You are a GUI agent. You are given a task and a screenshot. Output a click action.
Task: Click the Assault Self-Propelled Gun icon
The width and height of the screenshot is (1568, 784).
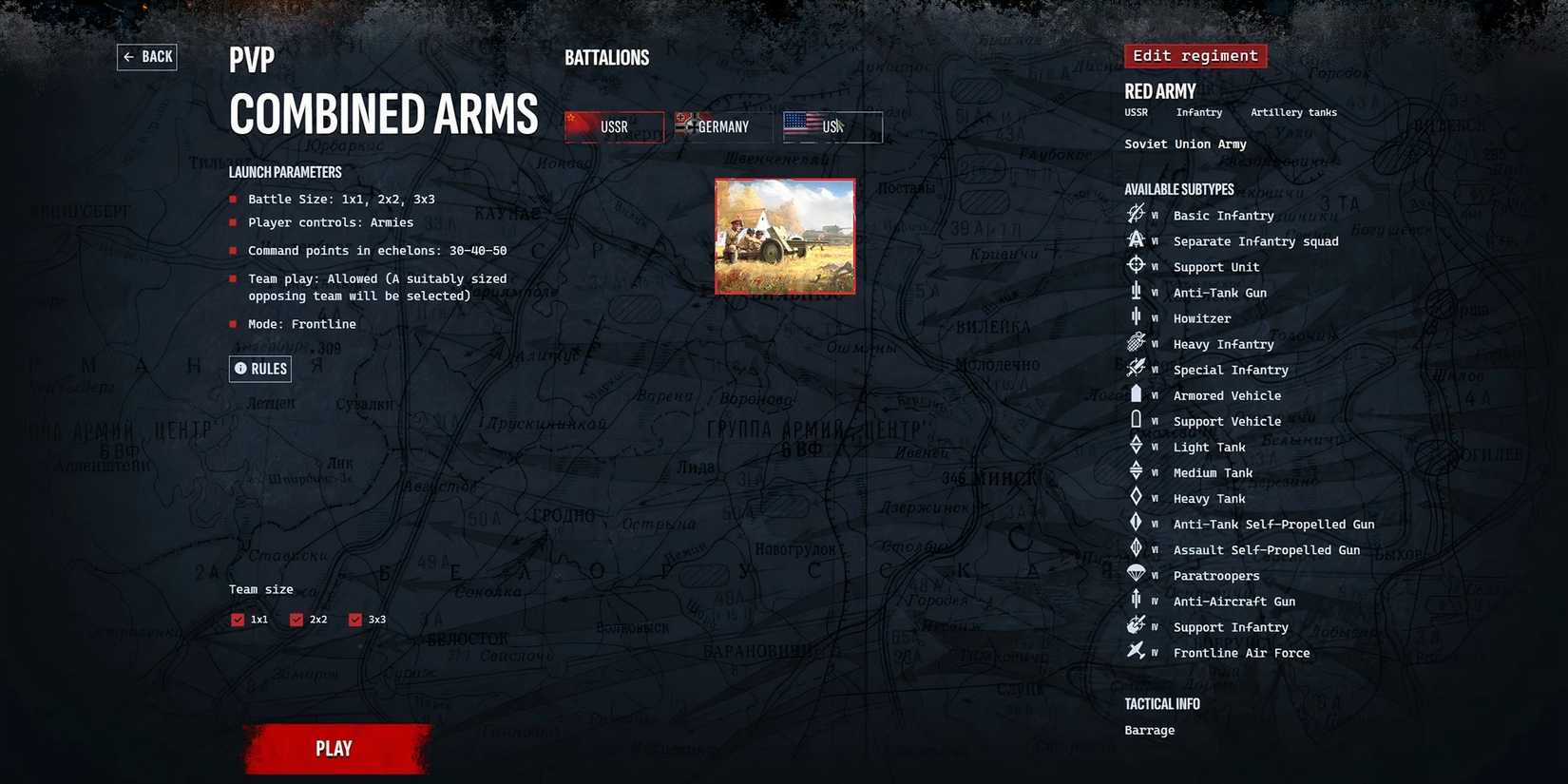coord(1137,547)
